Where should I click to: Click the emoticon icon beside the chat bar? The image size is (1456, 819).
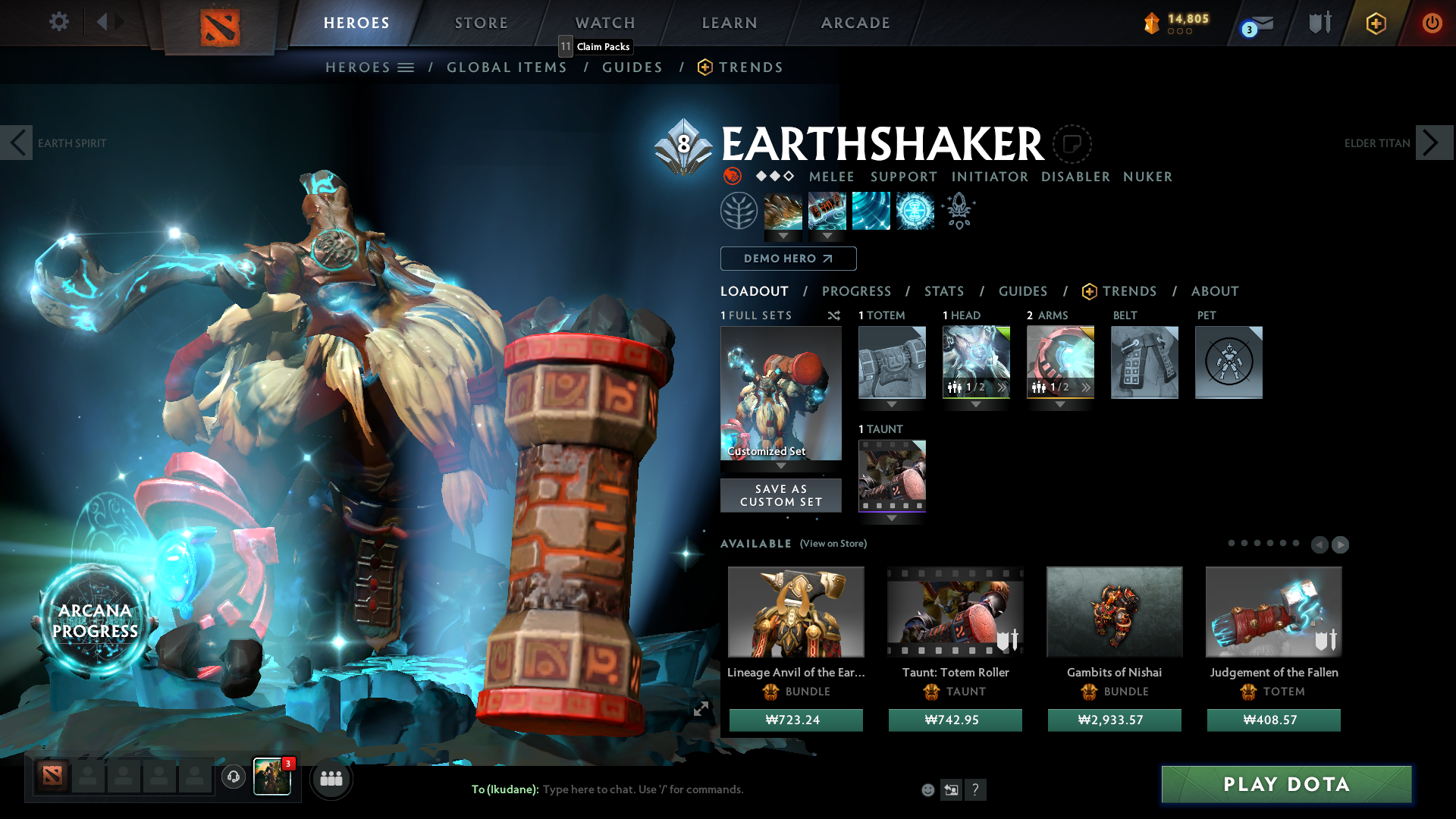click(x=927, y=789)
